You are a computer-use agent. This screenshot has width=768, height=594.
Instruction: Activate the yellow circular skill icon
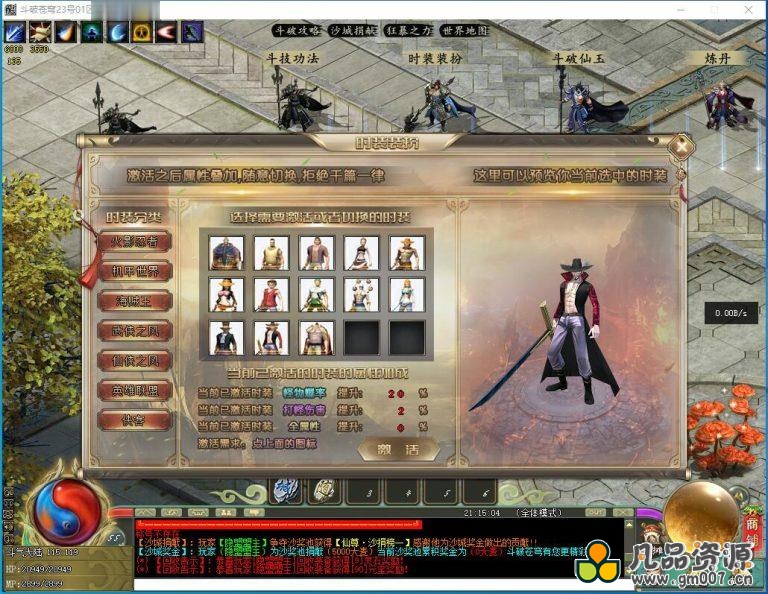click(x=142, y=32)
